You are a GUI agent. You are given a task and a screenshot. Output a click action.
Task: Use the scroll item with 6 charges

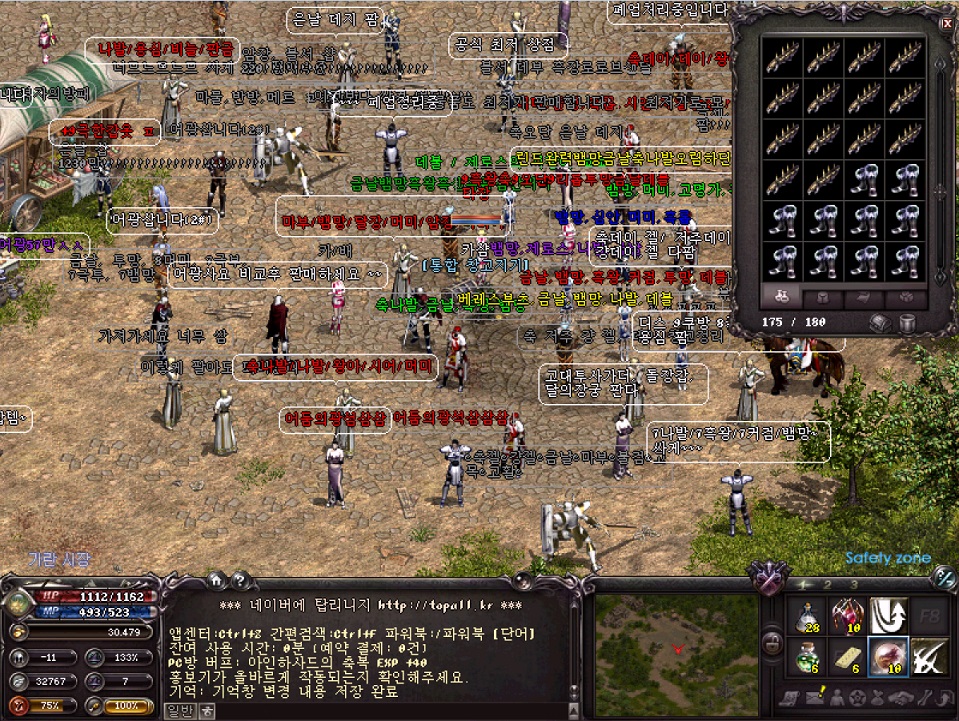click(x=848, y=657)
